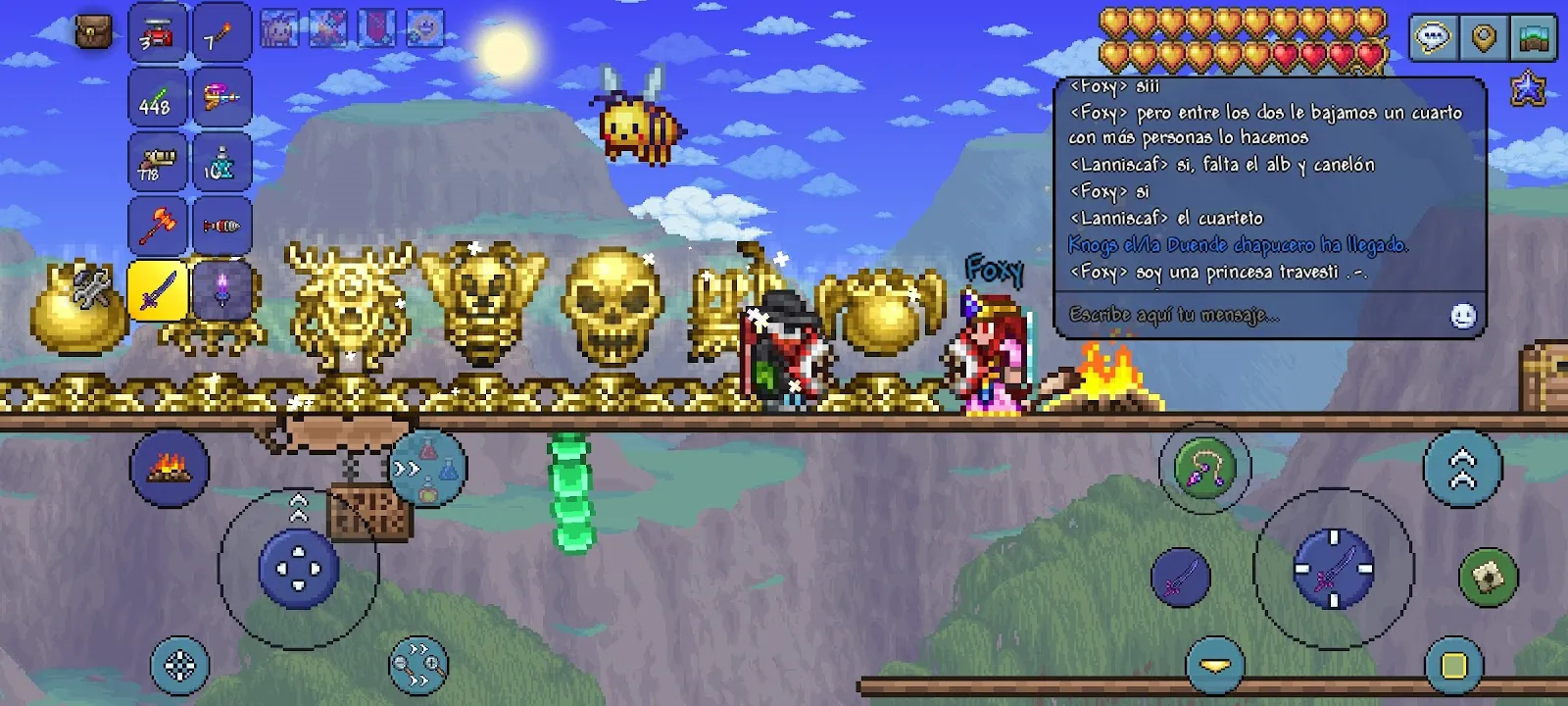Toggle the chat bubble button
Screen dimensions: 1568x706
(1433, 38)
